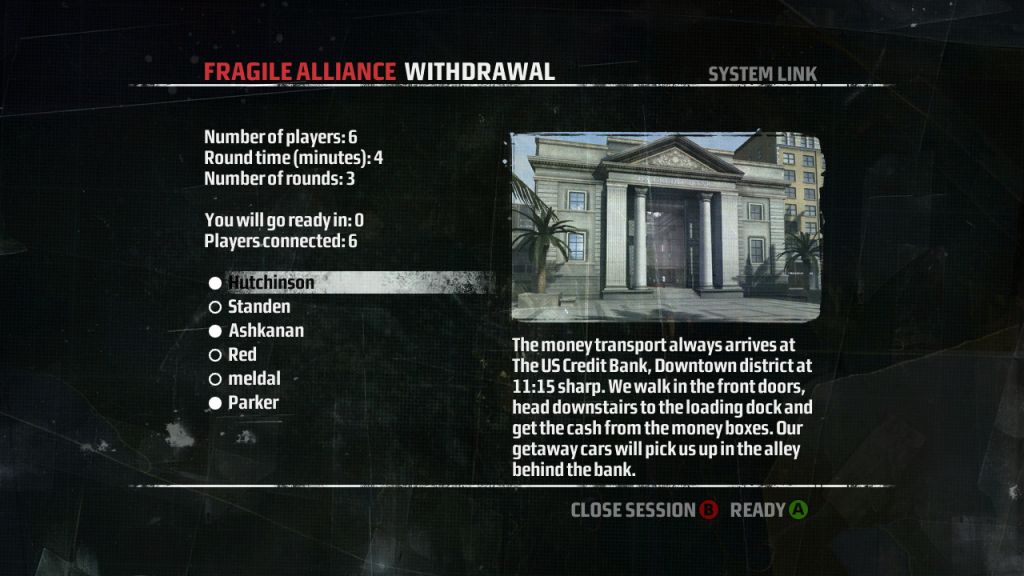Select Hutchinson in the player list

tap(270, 283)
